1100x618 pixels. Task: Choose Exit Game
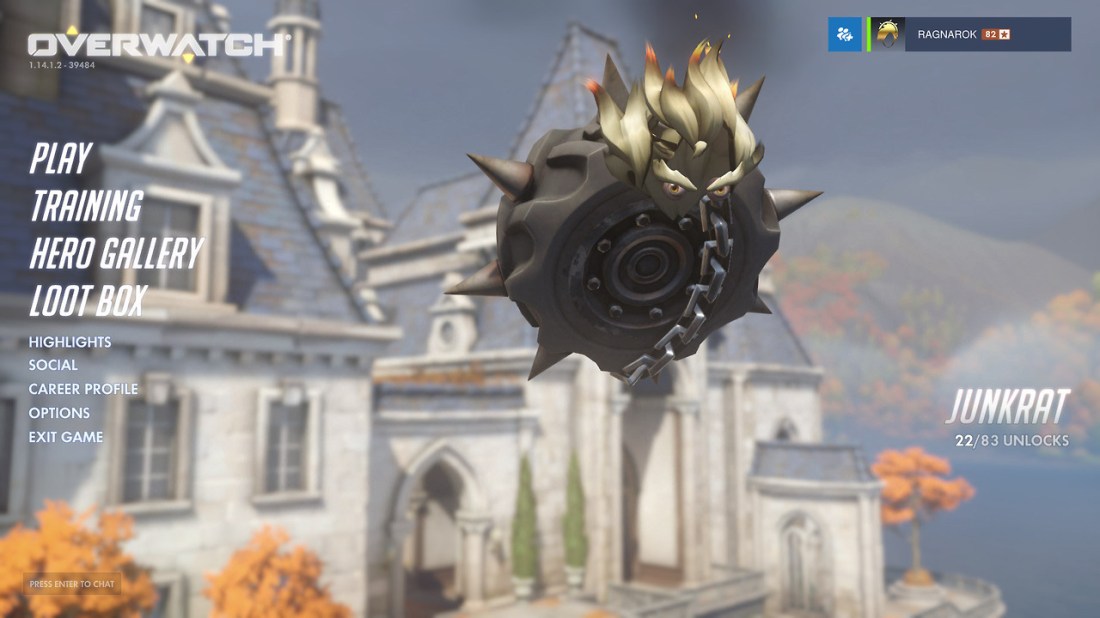(66, 437)
